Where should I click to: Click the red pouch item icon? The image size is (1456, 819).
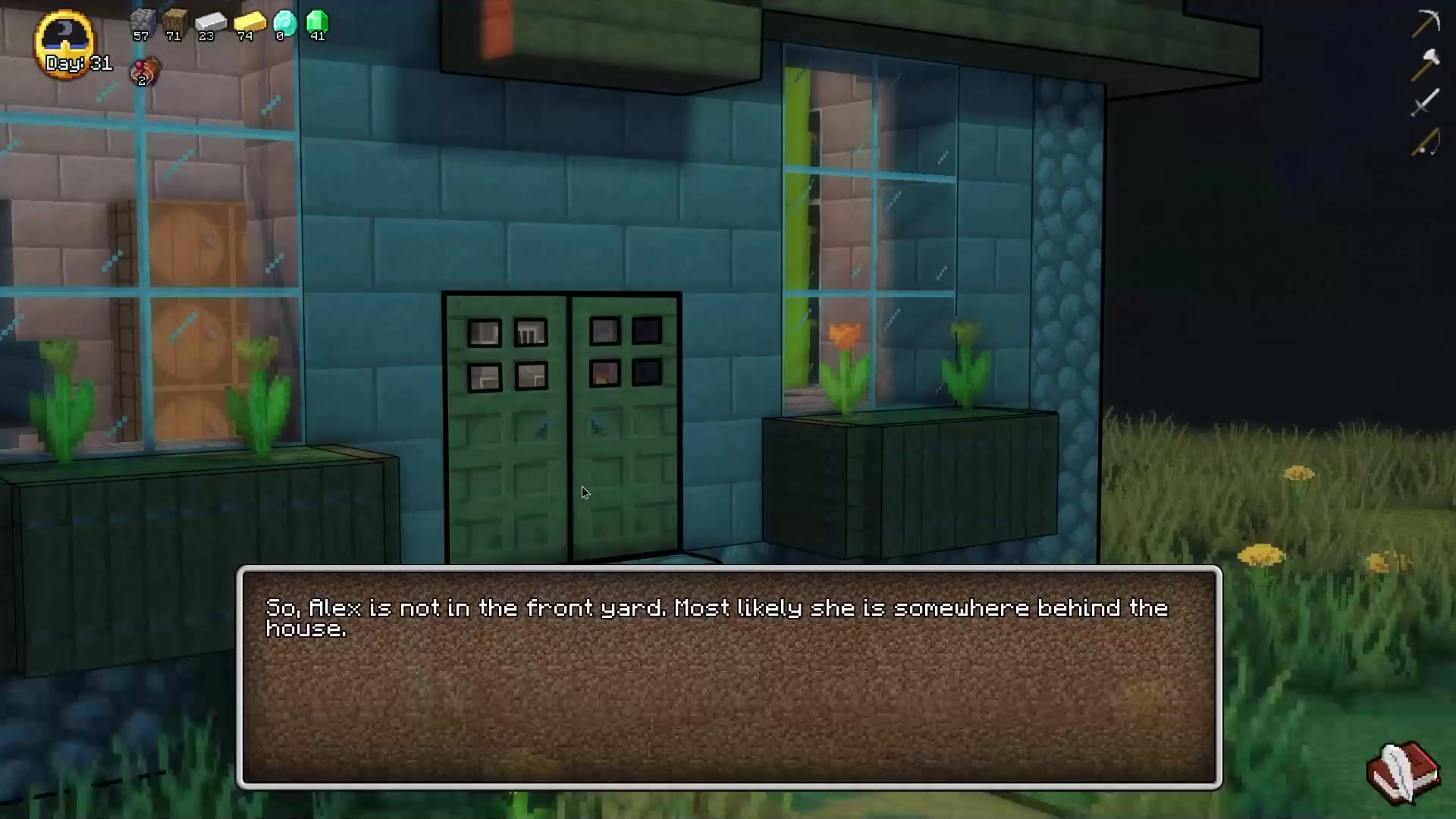point(145,72)
